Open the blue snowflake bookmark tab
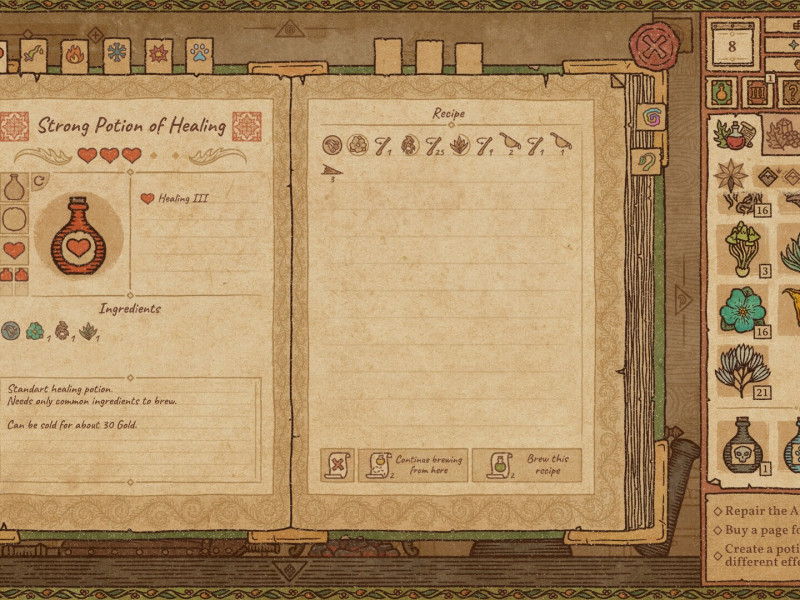 (x=117, y=54)
